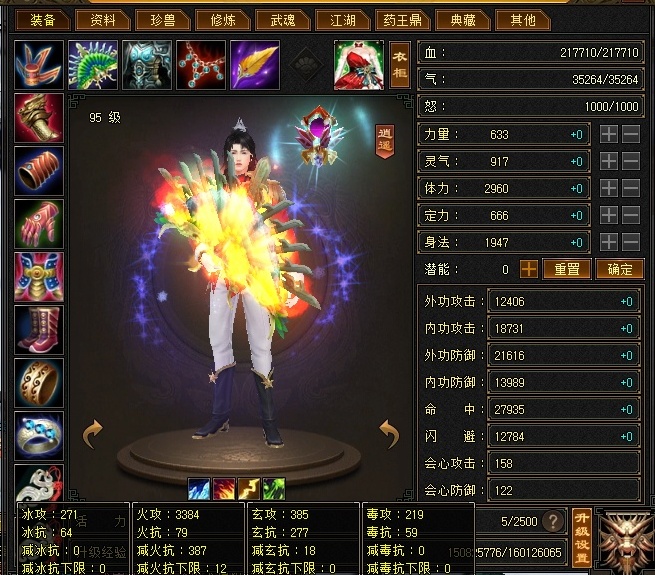Screen dimensions: 655x575
Task: Open the 衣柜 wardrobe button
Action: coord(400,64)
